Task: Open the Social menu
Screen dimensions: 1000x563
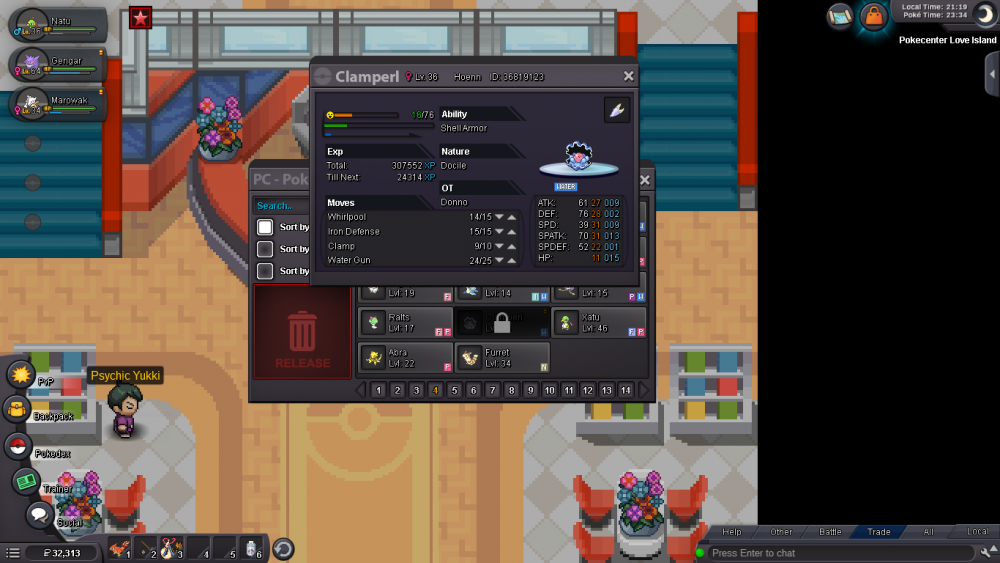Action: point(38,516)
